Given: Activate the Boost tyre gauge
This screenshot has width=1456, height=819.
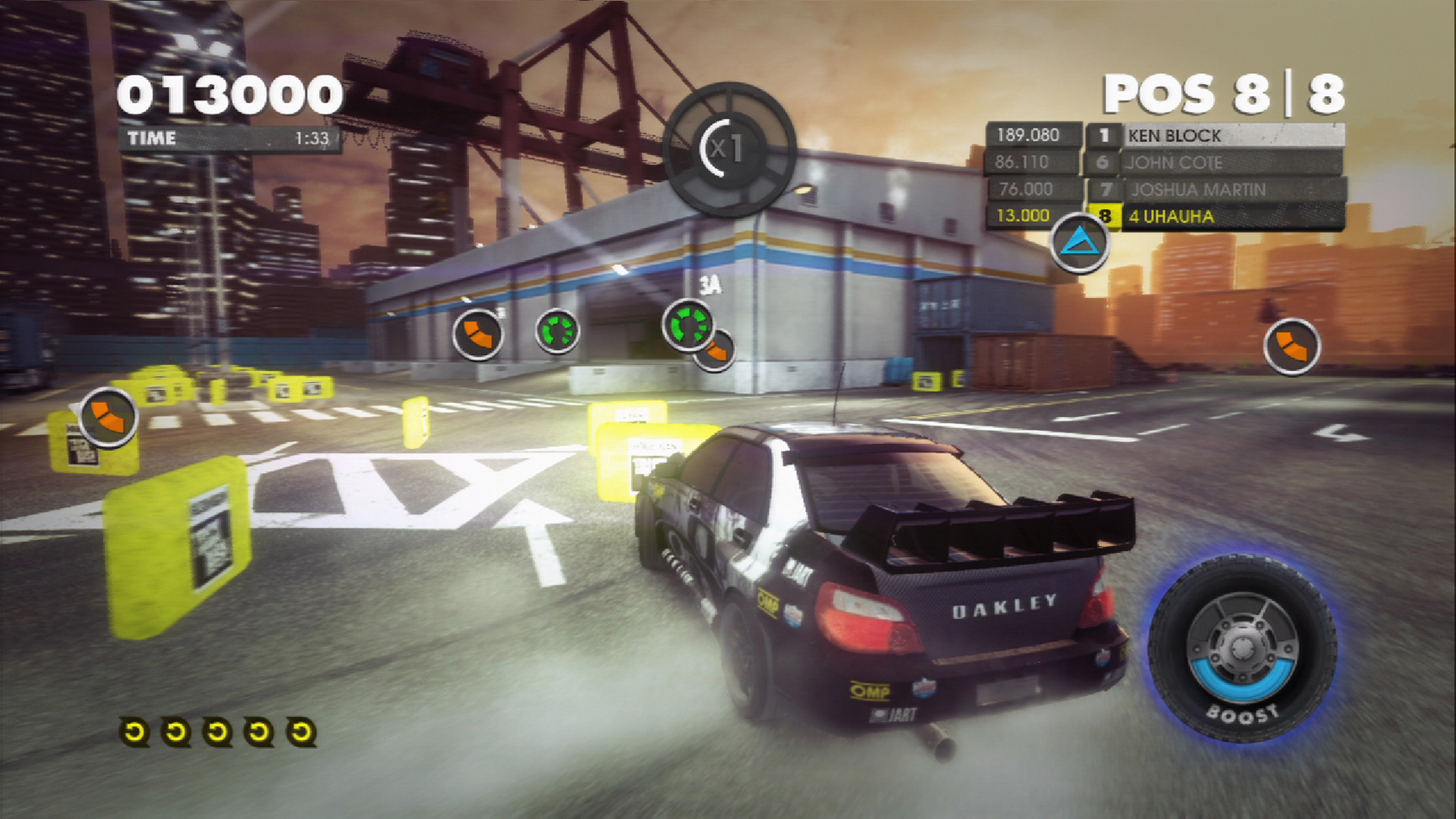Looking at the screenshot, I should pyautogui.click(x=1242, y=649).
